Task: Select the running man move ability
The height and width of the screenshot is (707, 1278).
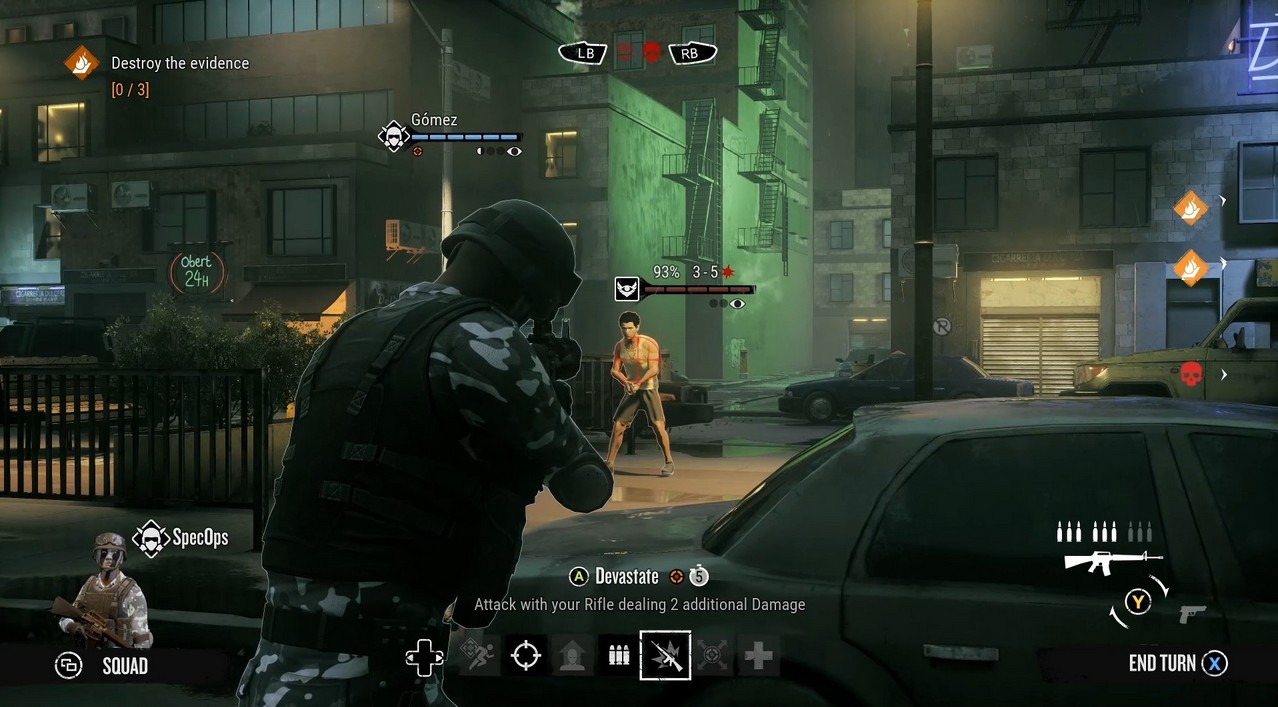Action: [479, 656]
